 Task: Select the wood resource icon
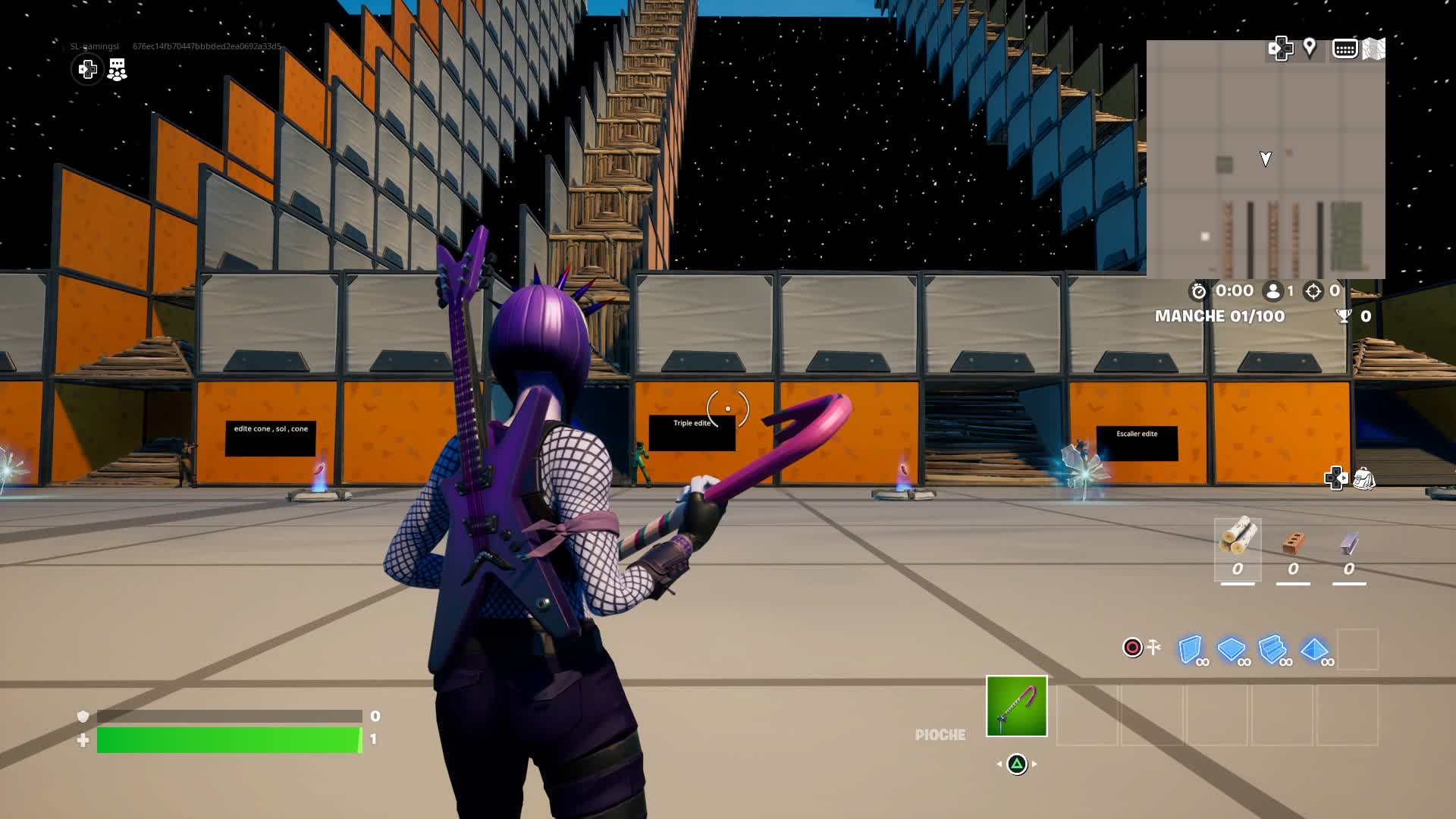click(1239, 538)
